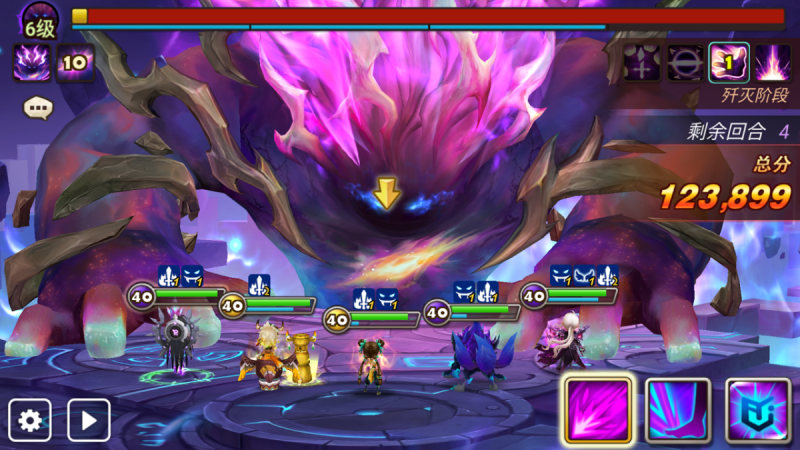The image size is (800, 450).
Task: Activate the glowing foot stomp skill
Action: (x=677, y=410)
